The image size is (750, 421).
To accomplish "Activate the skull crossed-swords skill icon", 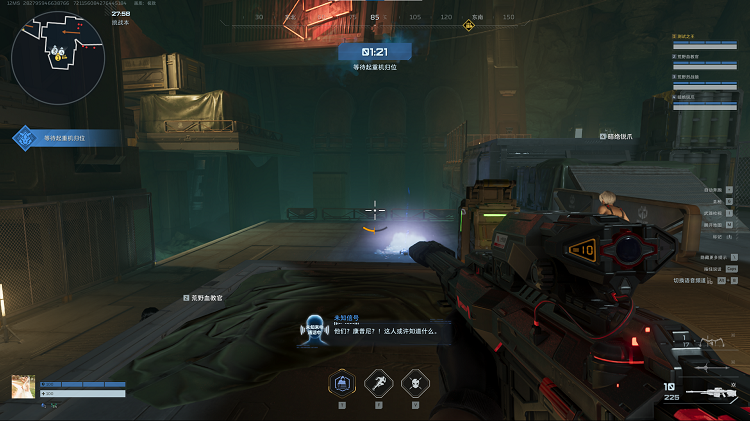I will point(414,382).
